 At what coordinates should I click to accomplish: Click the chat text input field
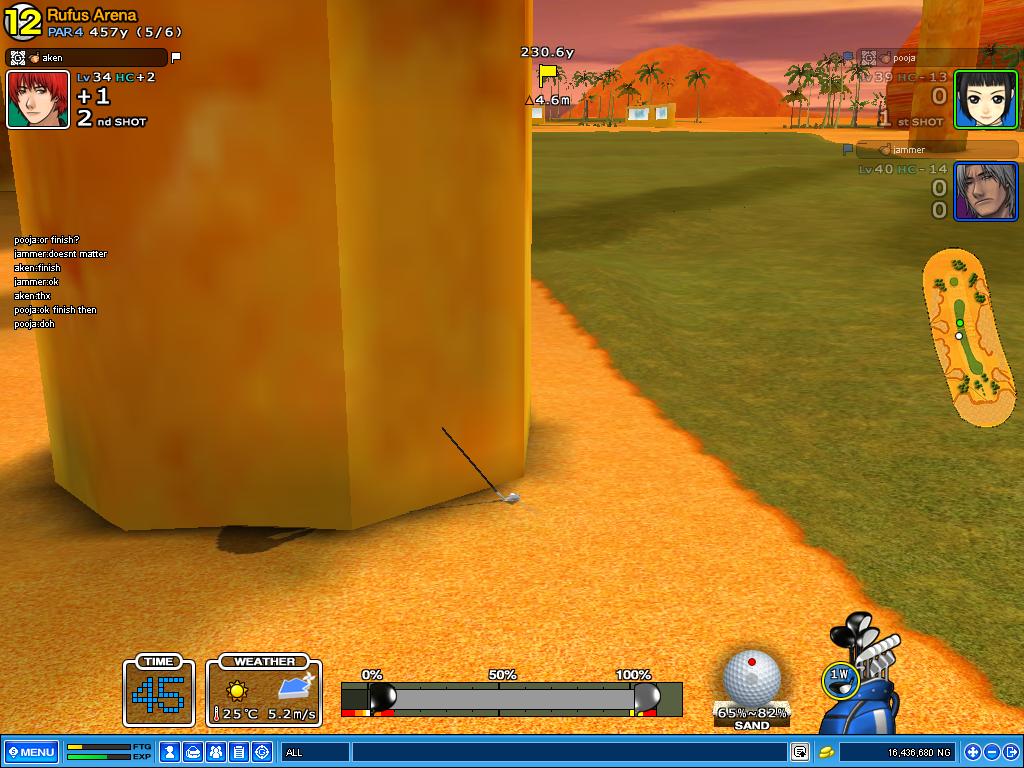click(570, 752)
